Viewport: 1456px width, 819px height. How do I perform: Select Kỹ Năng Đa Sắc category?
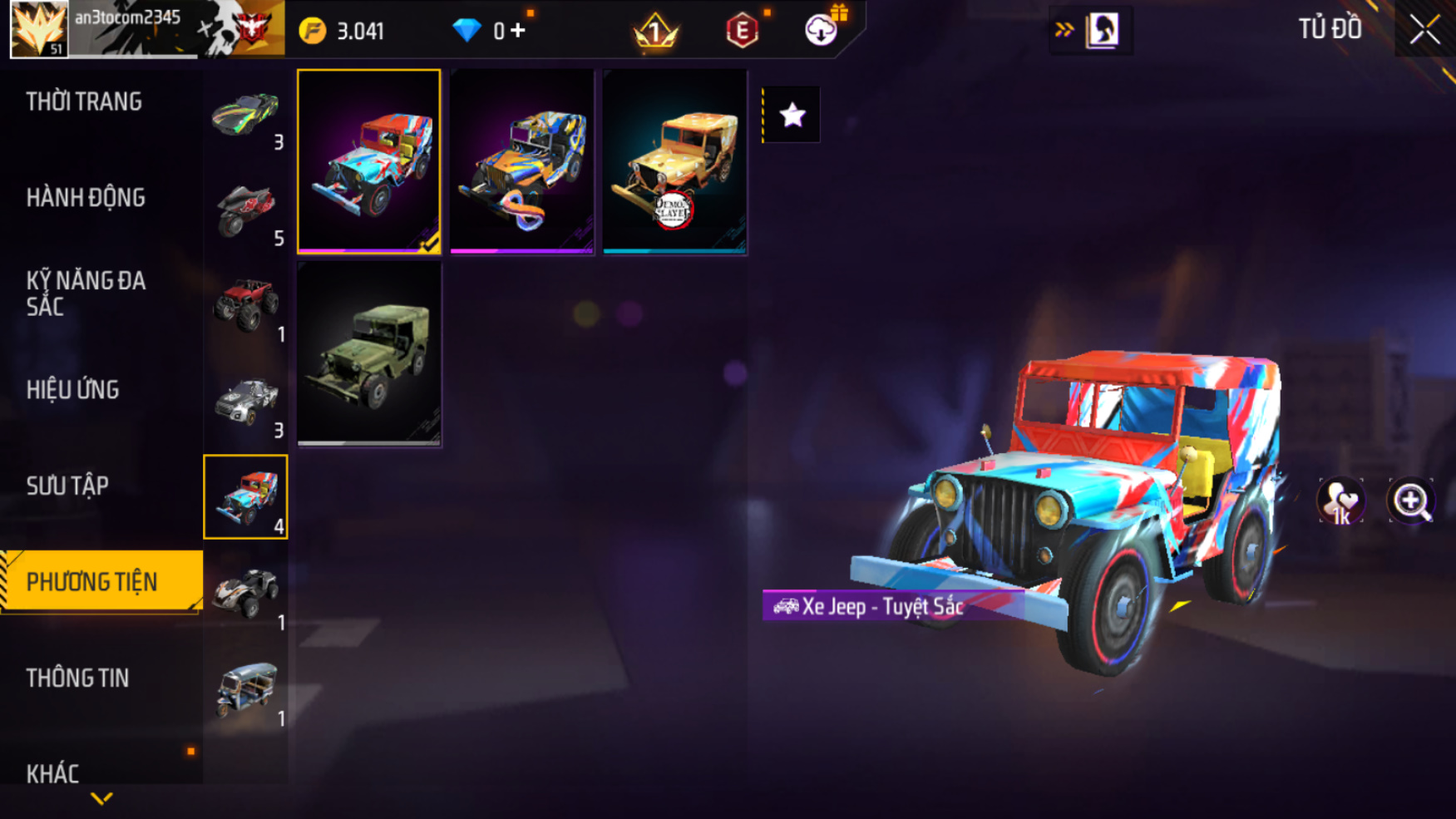tap(86, 294)
